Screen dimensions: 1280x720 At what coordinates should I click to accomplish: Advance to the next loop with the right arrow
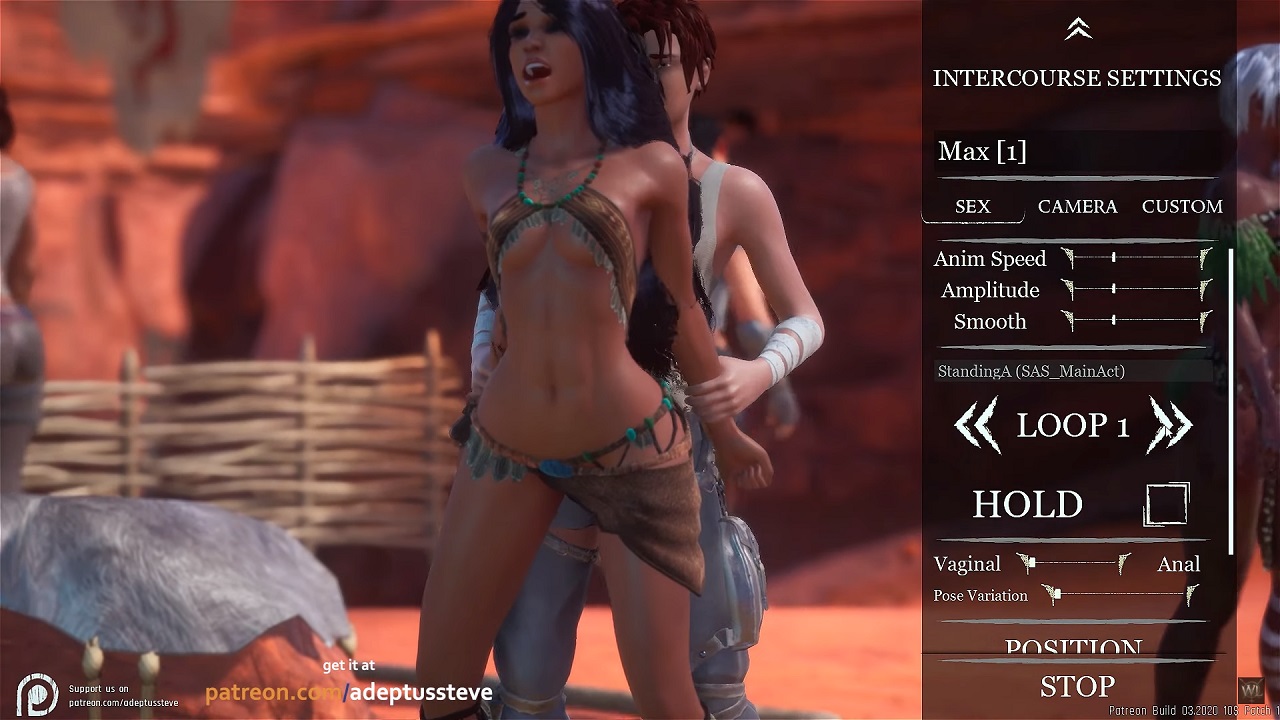point(1170,425)
